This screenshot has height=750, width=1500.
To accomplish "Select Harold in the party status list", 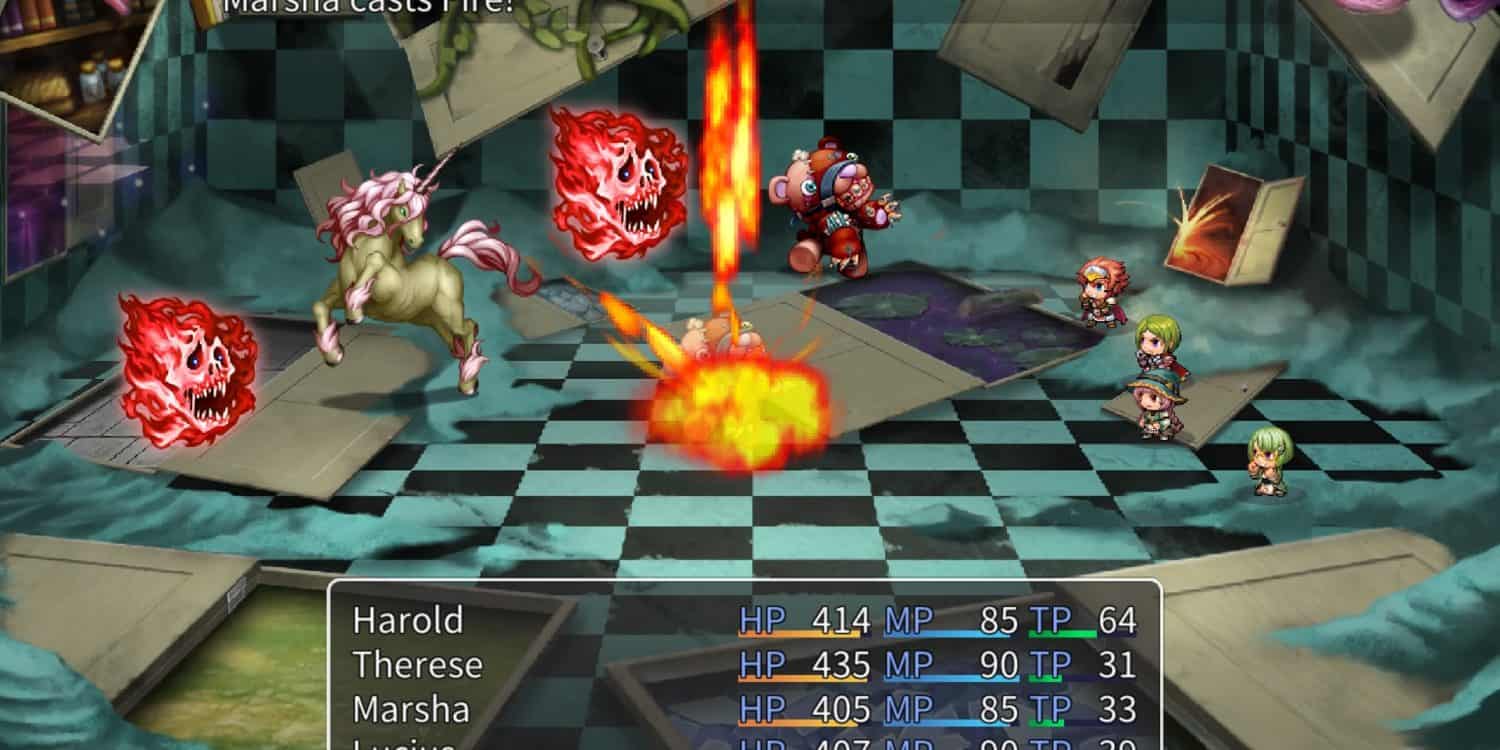I will click(x=408, y=621).
